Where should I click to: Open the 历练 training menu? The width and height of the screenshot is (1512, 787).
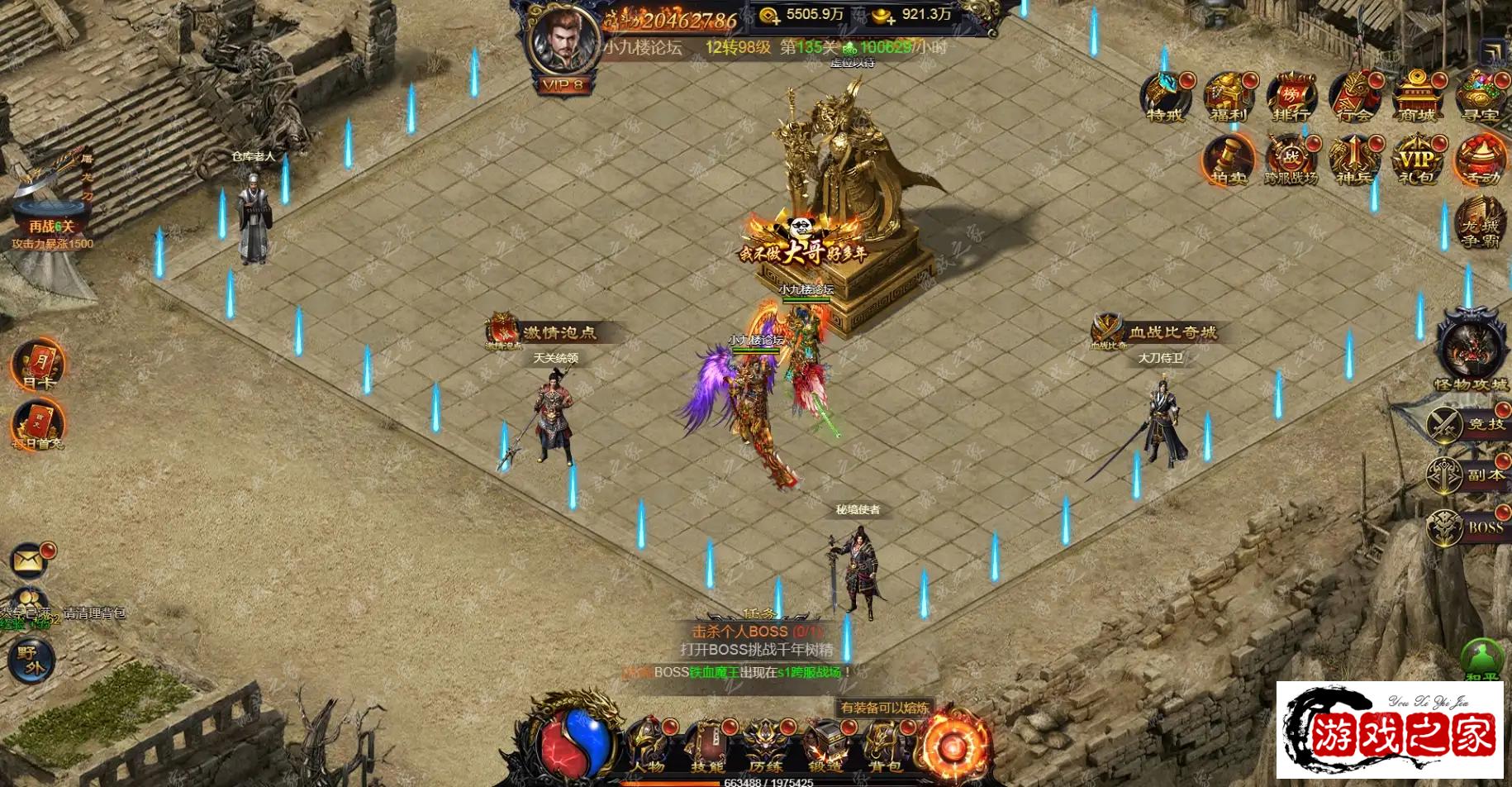pyautogui.click(x=765, y=745)
